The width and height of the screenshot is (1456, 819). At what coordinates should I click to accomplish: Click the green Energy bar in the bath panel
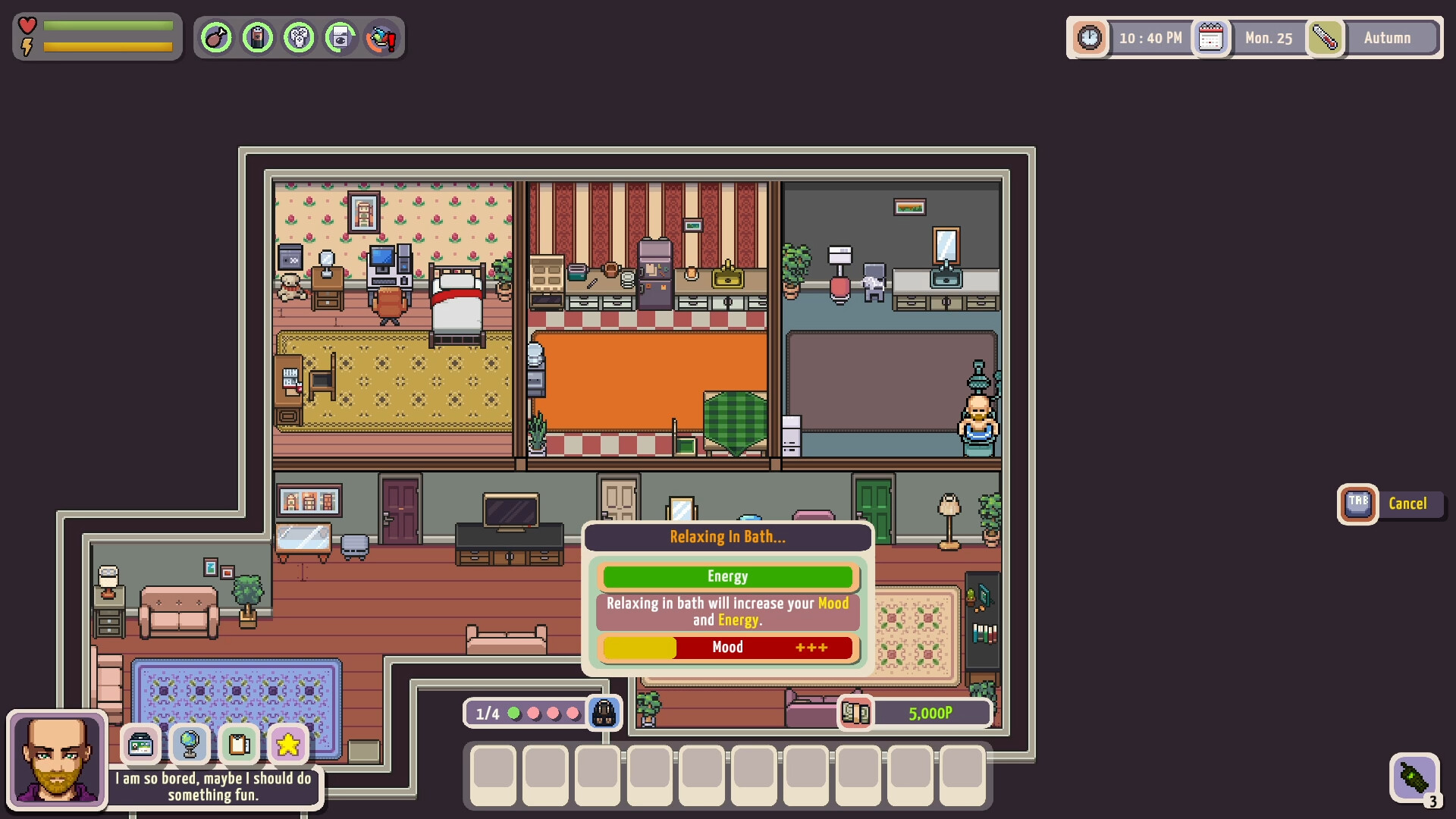pyautogui.click(x=727, y=576)
